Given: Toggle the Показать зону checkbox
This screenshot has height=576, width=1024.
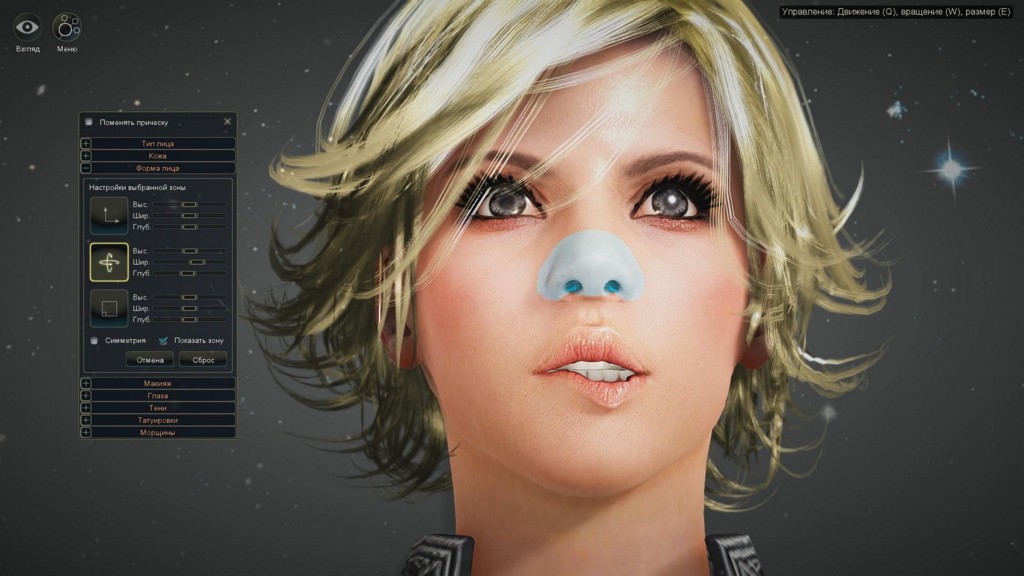Looking at the screenshot, I should [163, 340].
